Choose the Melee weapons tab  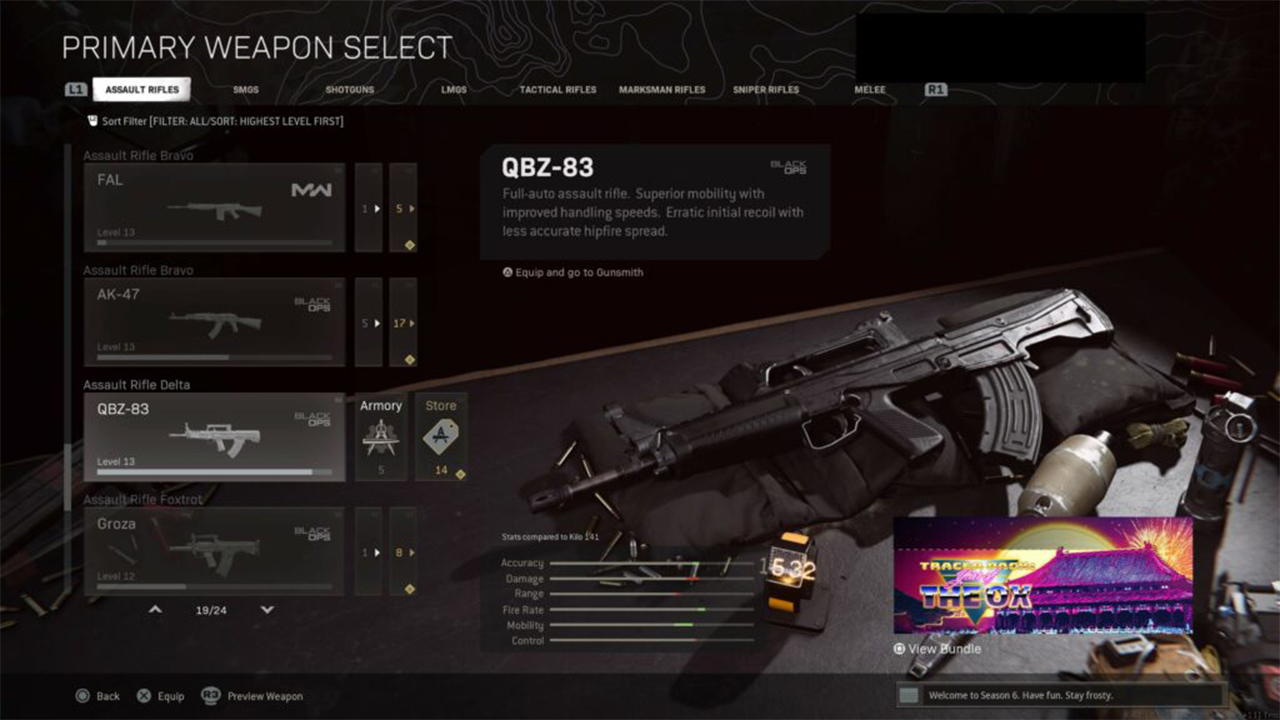[870, 90]
